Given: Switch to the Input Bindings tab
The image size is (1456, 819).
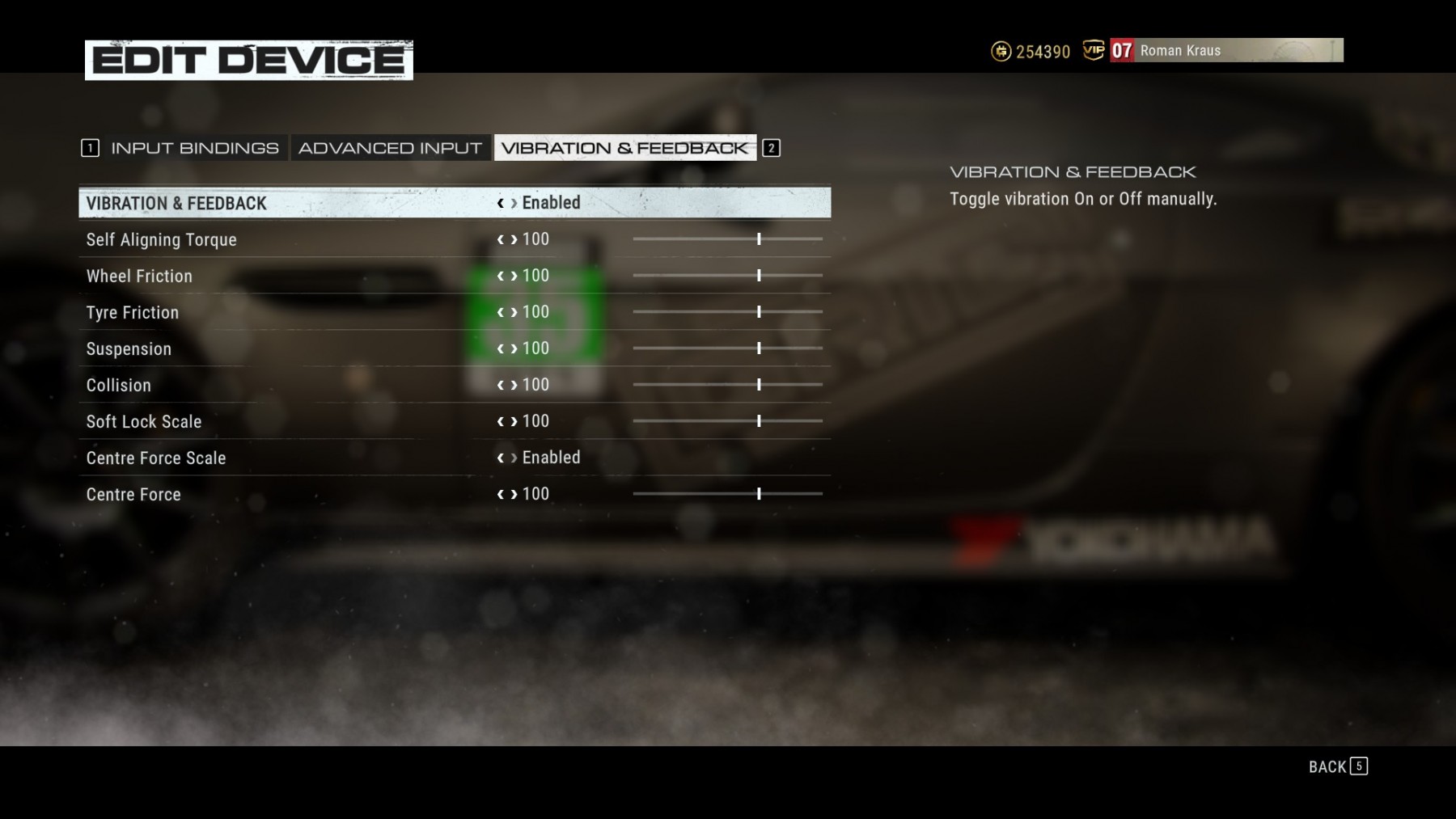Looking at the screenshot, I should [x=194, y=148].
